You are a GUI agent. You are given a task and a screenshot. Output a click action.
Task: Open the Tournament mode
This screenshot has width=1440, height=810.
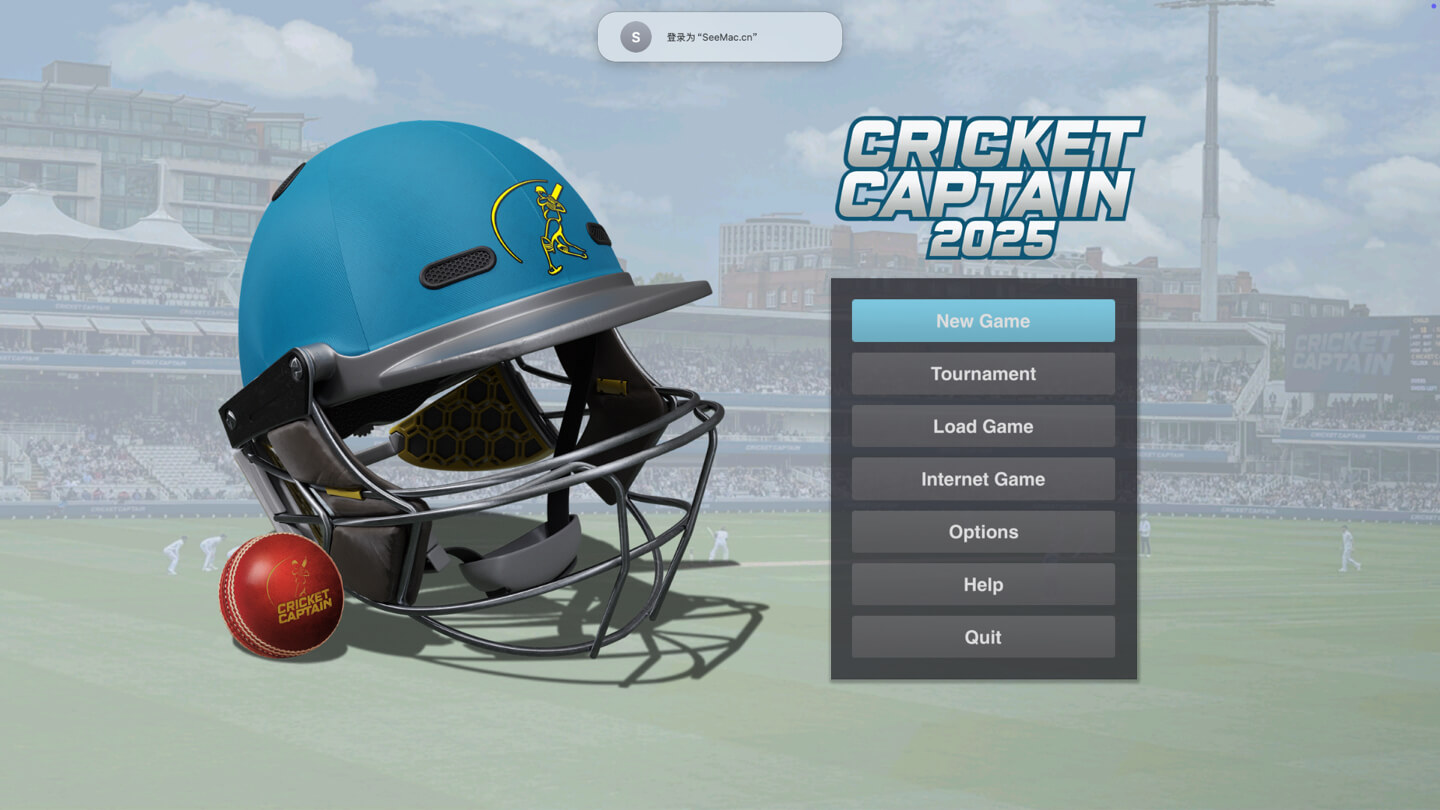coord(983,374)
